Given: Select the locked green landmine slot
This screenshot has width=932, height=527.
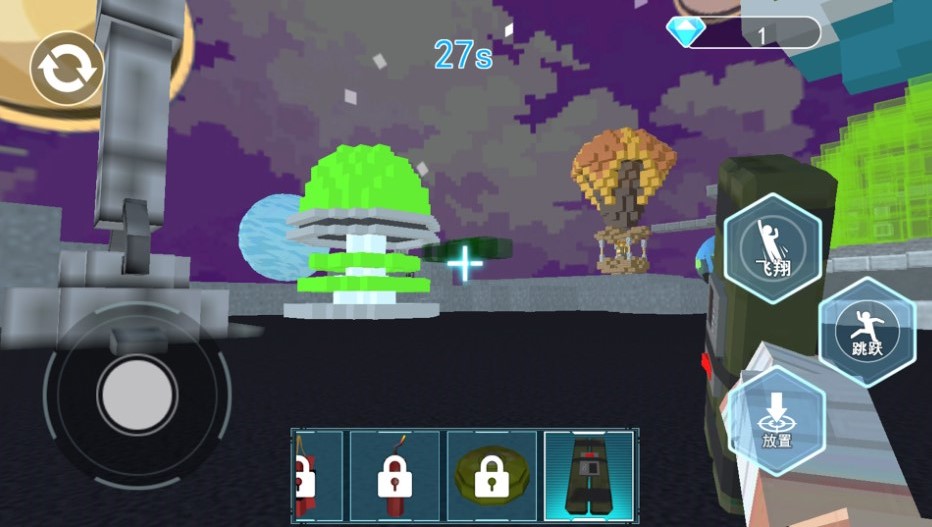Looking at the screenshot, I should point(491,476).
